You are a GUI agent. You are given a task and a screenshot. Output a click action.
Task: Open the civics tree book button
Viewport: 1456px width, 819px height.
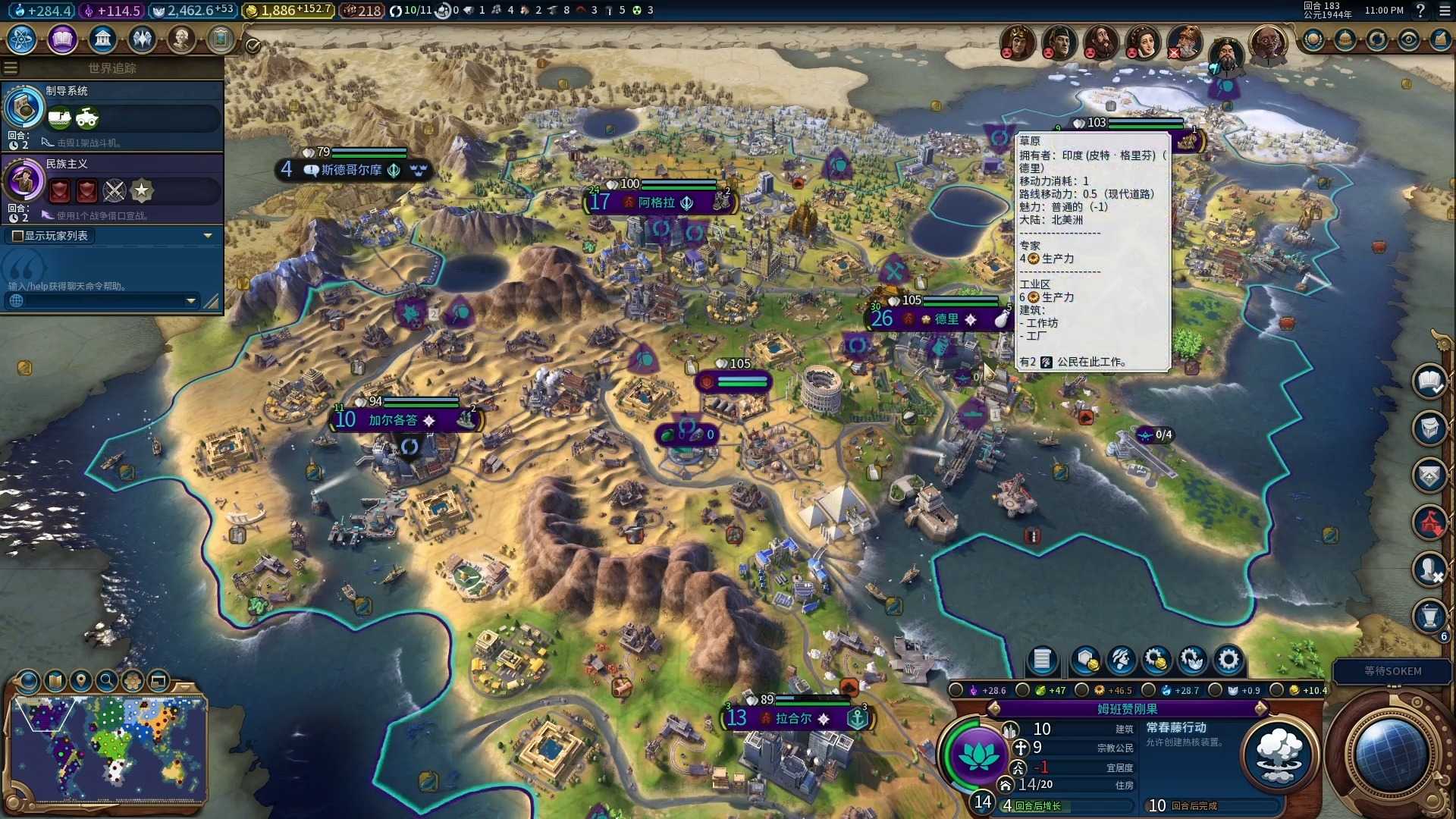click(x=62, y=39)
